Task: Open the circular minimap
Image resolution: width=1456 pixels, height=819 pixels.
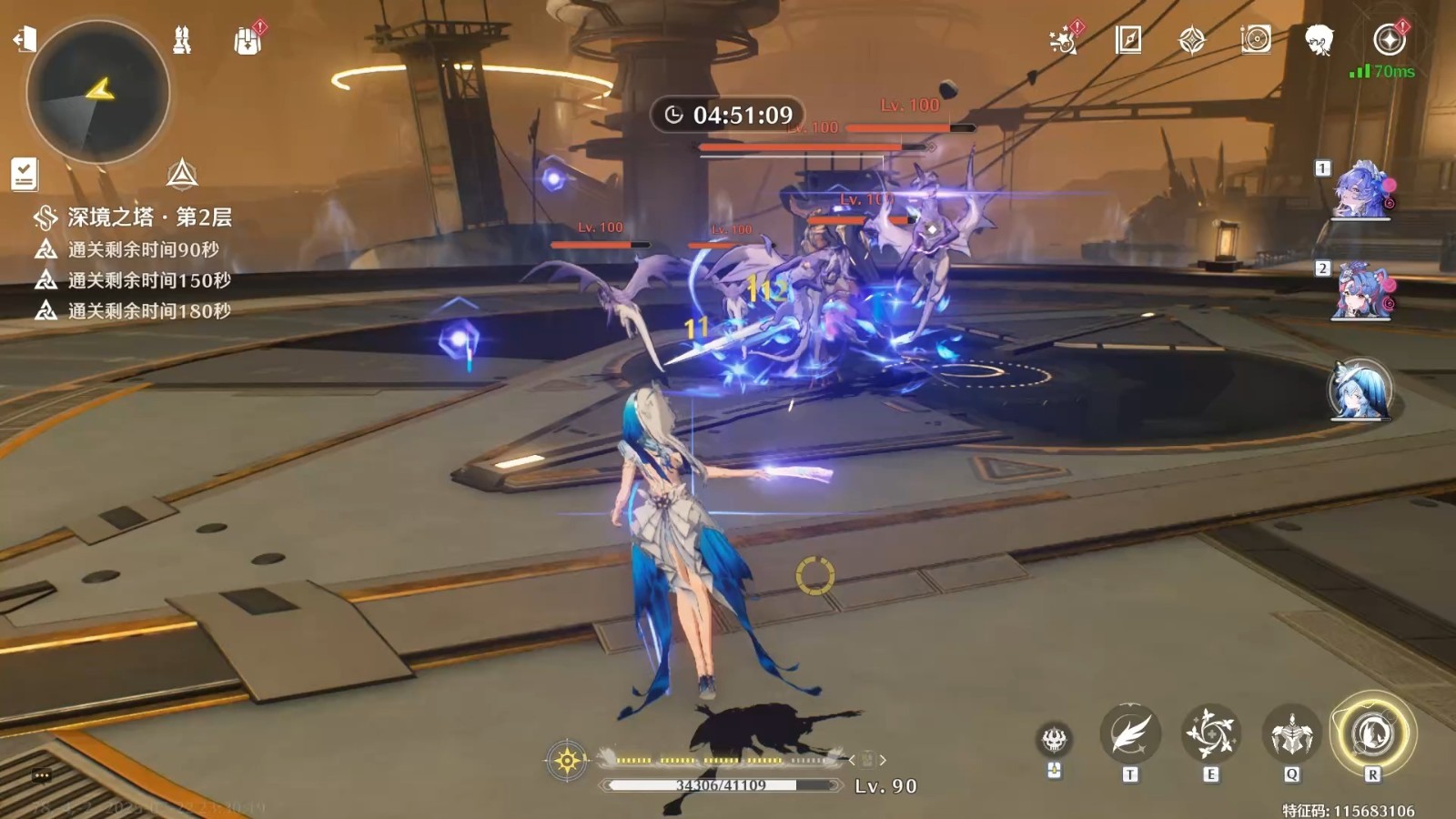Action: tap(98, 91)
